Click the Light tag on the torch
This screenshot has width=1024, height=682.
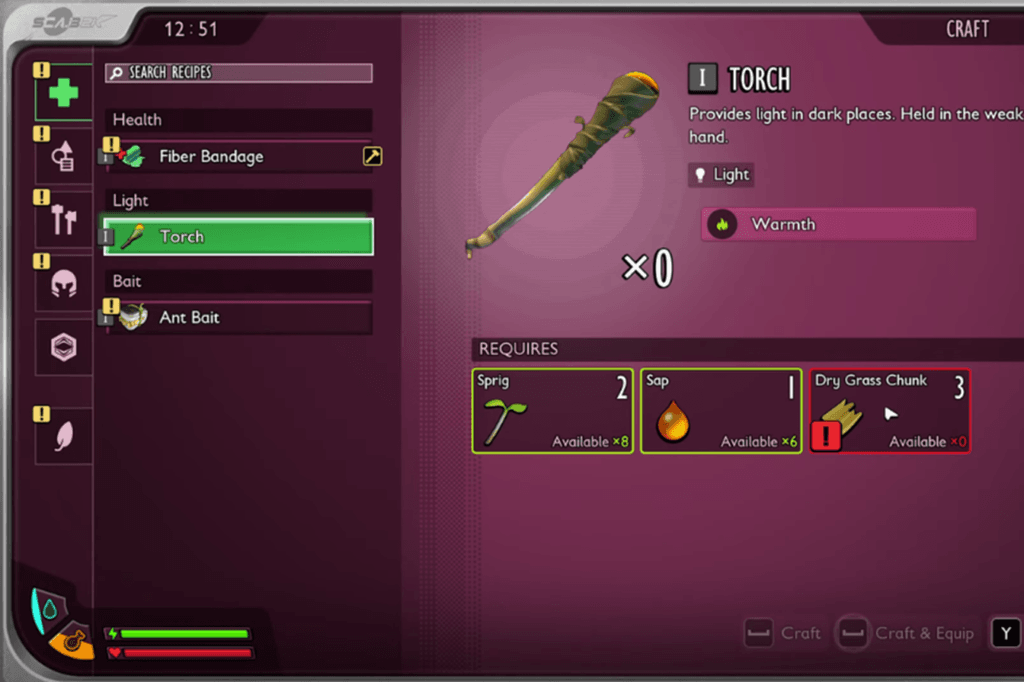[x=720, y=175]
